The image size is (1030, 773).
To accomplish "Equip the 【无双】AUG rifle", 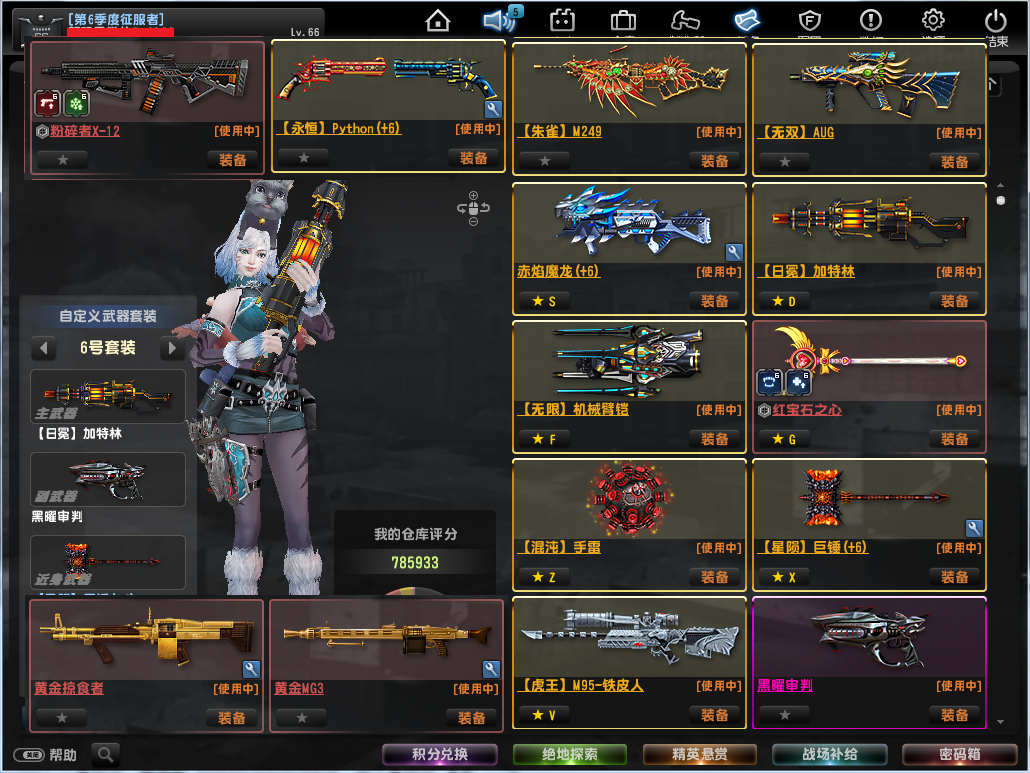I will [955, 161].
